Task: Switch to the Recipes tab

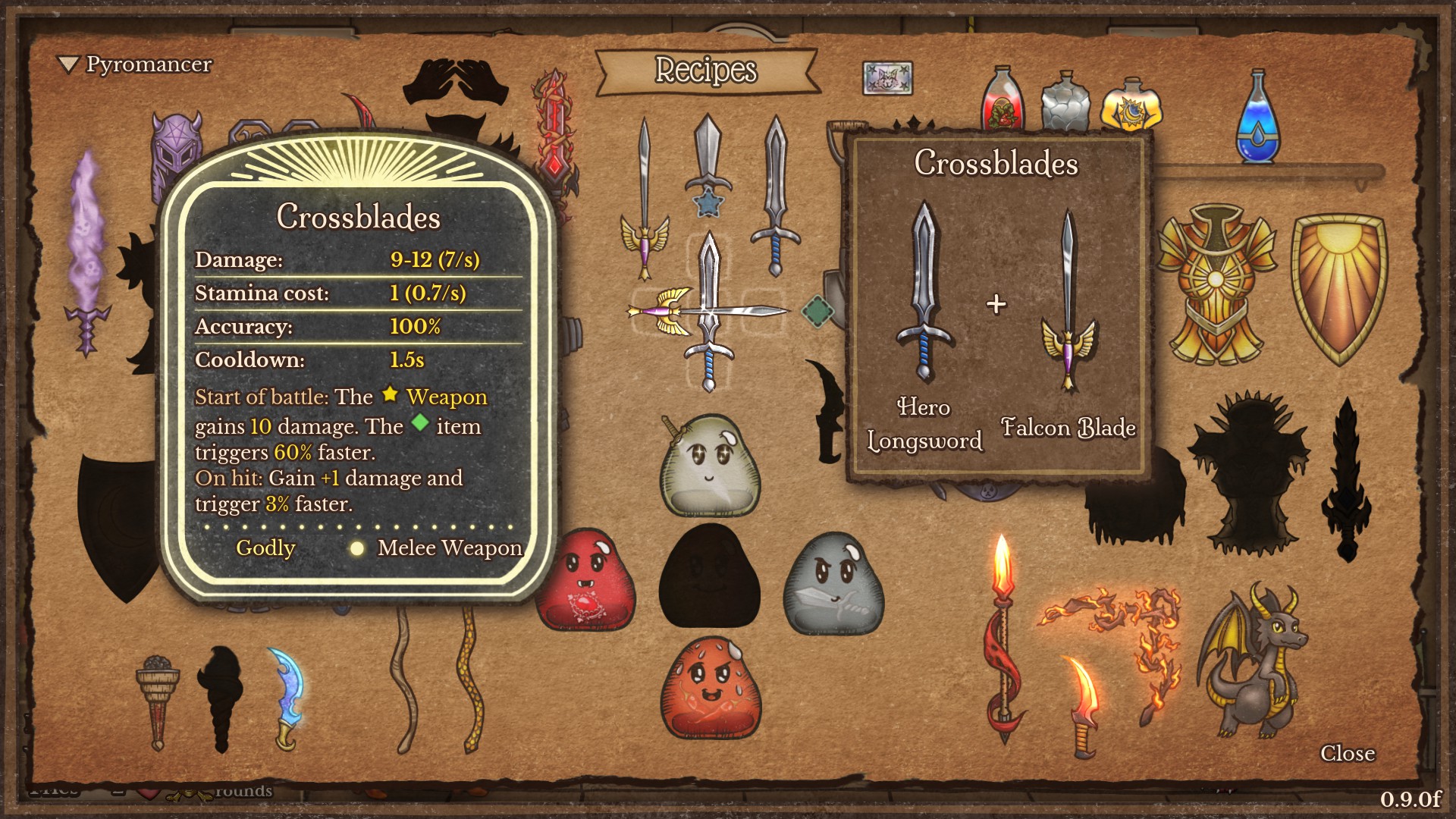Action: pyautogui.click(x=705, y=71)
